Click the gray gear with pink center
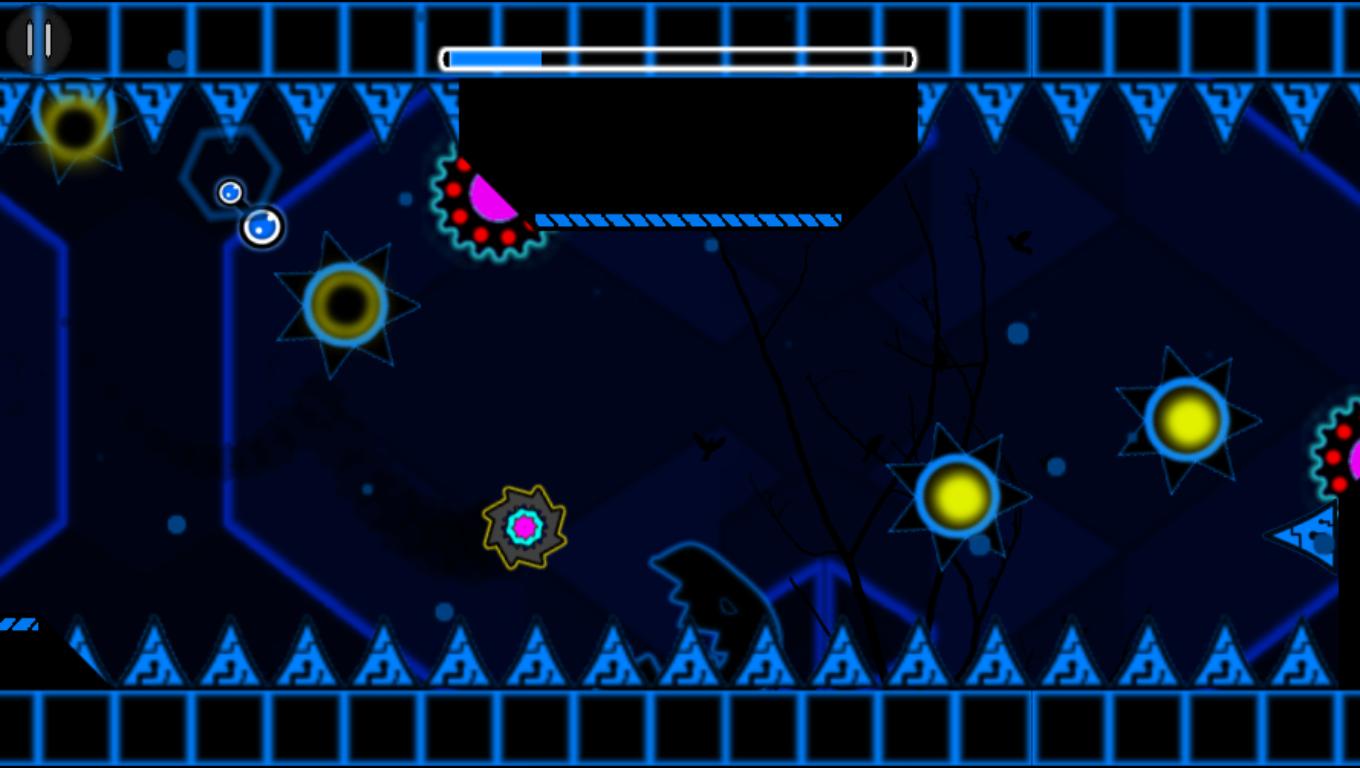 point(524,526)
